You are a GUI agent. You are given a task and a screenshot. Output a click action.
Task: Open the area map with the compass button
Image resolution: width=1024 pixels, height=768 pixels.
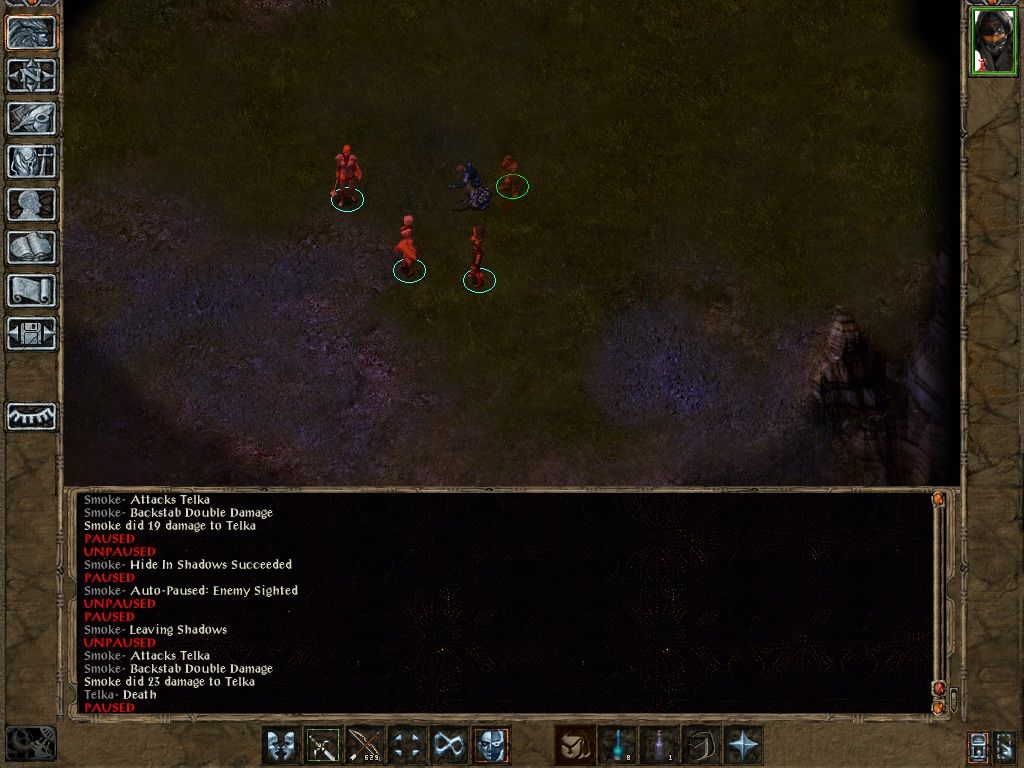tap(32, 75)
